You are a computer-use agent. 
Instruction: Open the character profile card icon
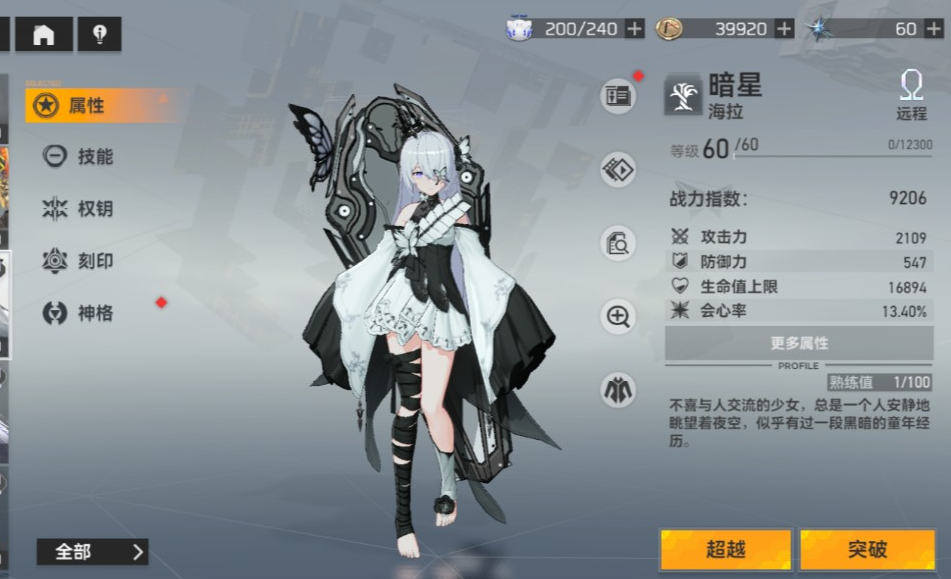[618, 97]
